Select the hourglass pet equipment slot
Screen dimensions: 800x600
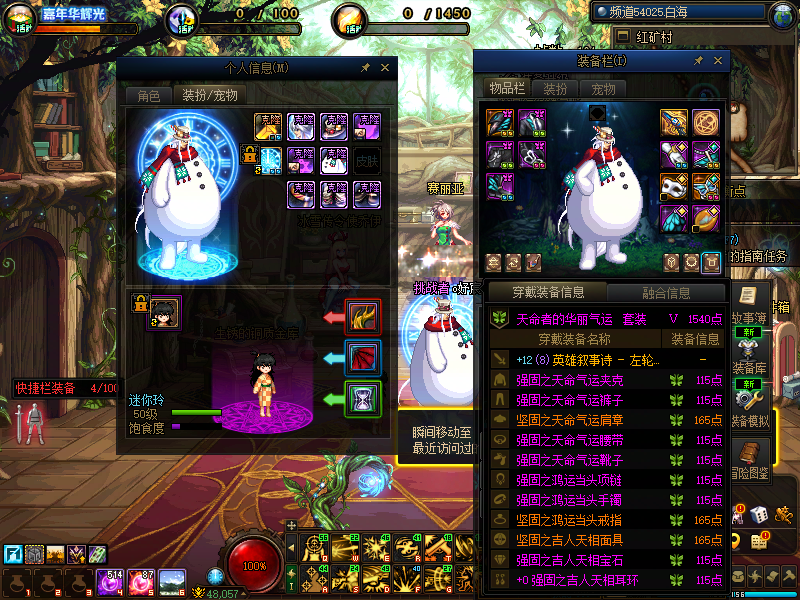362,399
